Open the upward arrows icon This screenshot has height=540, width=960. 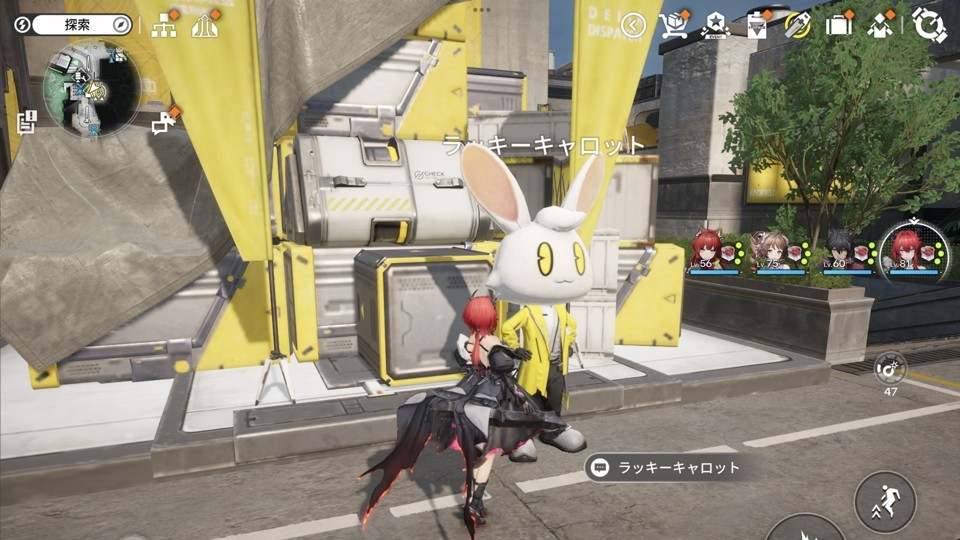click(205, 25)
